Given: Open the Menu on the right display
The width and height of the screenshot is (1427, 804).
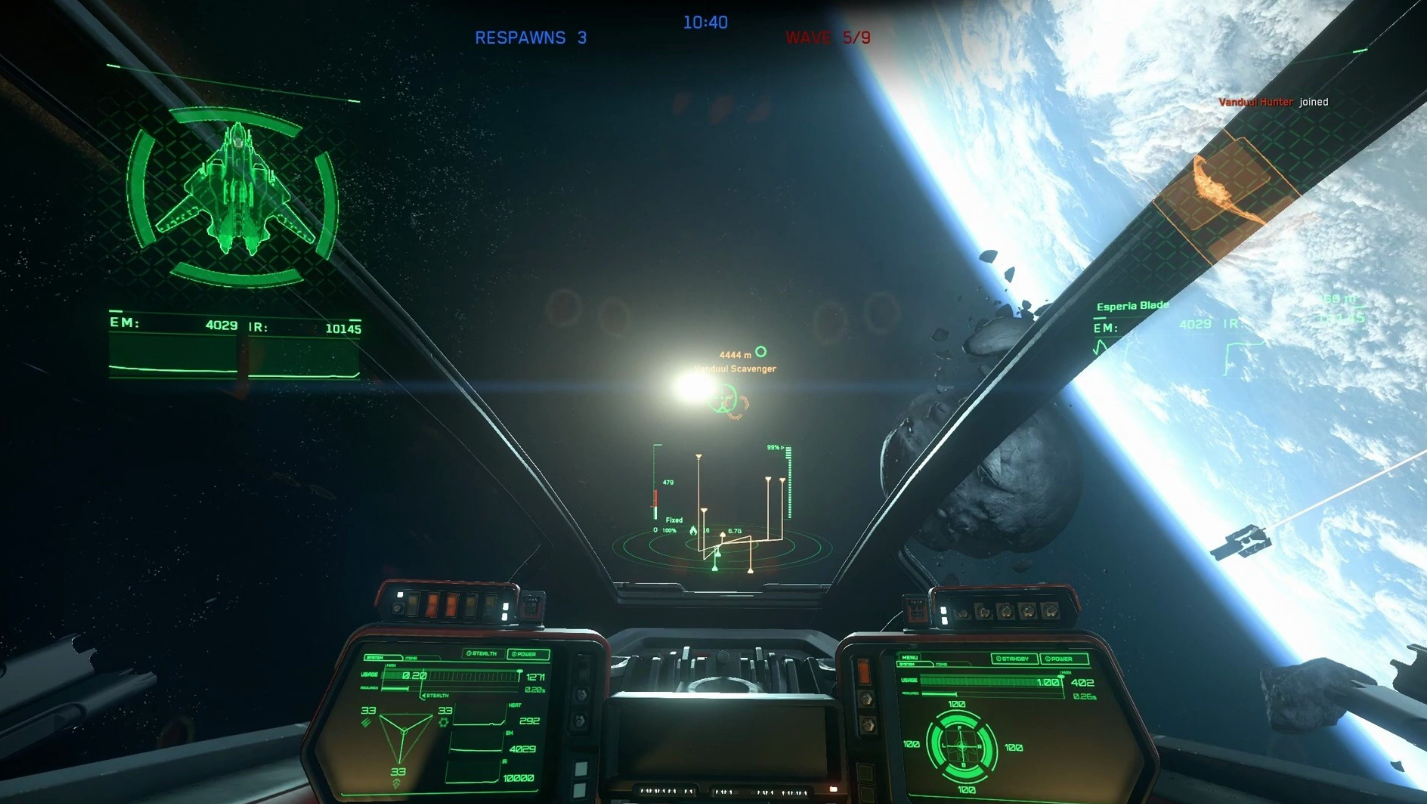Looking at the screenshot, I should click(x=909, y=658).
